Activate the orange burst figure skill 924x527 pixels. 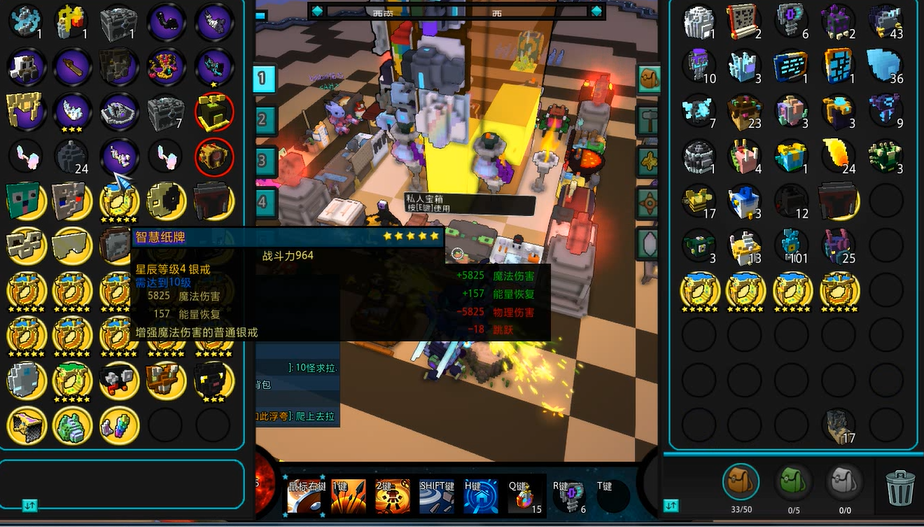pos(393,497)
